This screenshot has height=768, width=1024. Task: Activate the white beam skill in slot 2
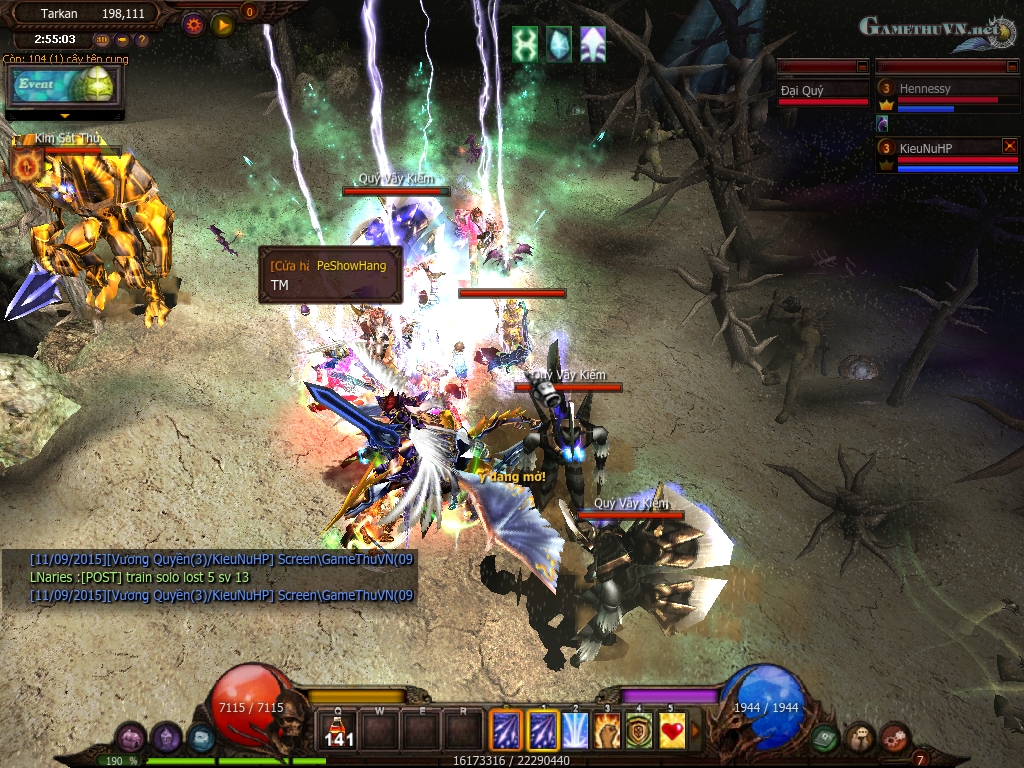(575, 730)
